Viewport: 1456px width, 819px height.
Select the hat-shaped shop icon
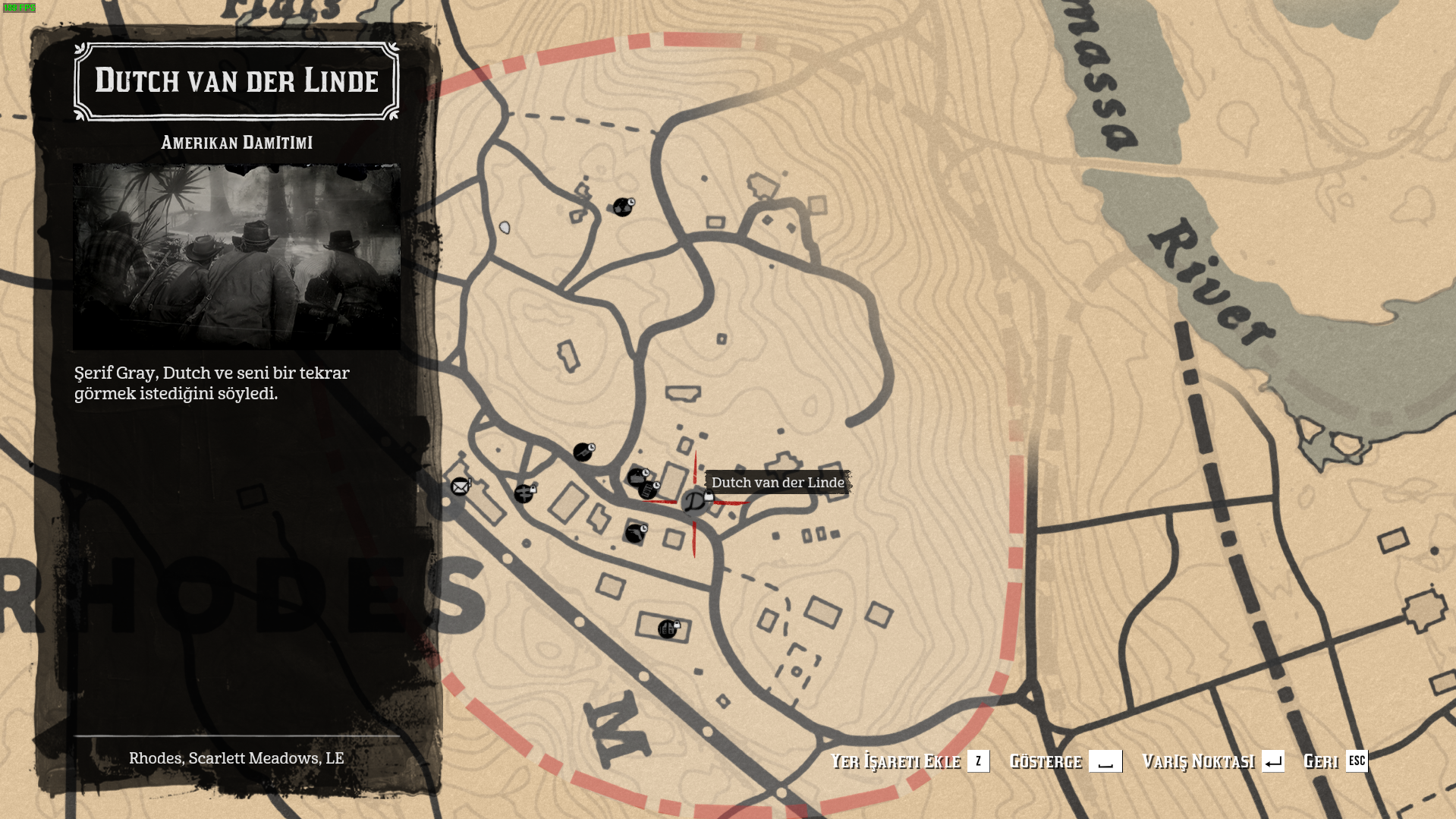click(x=637, y=477)
